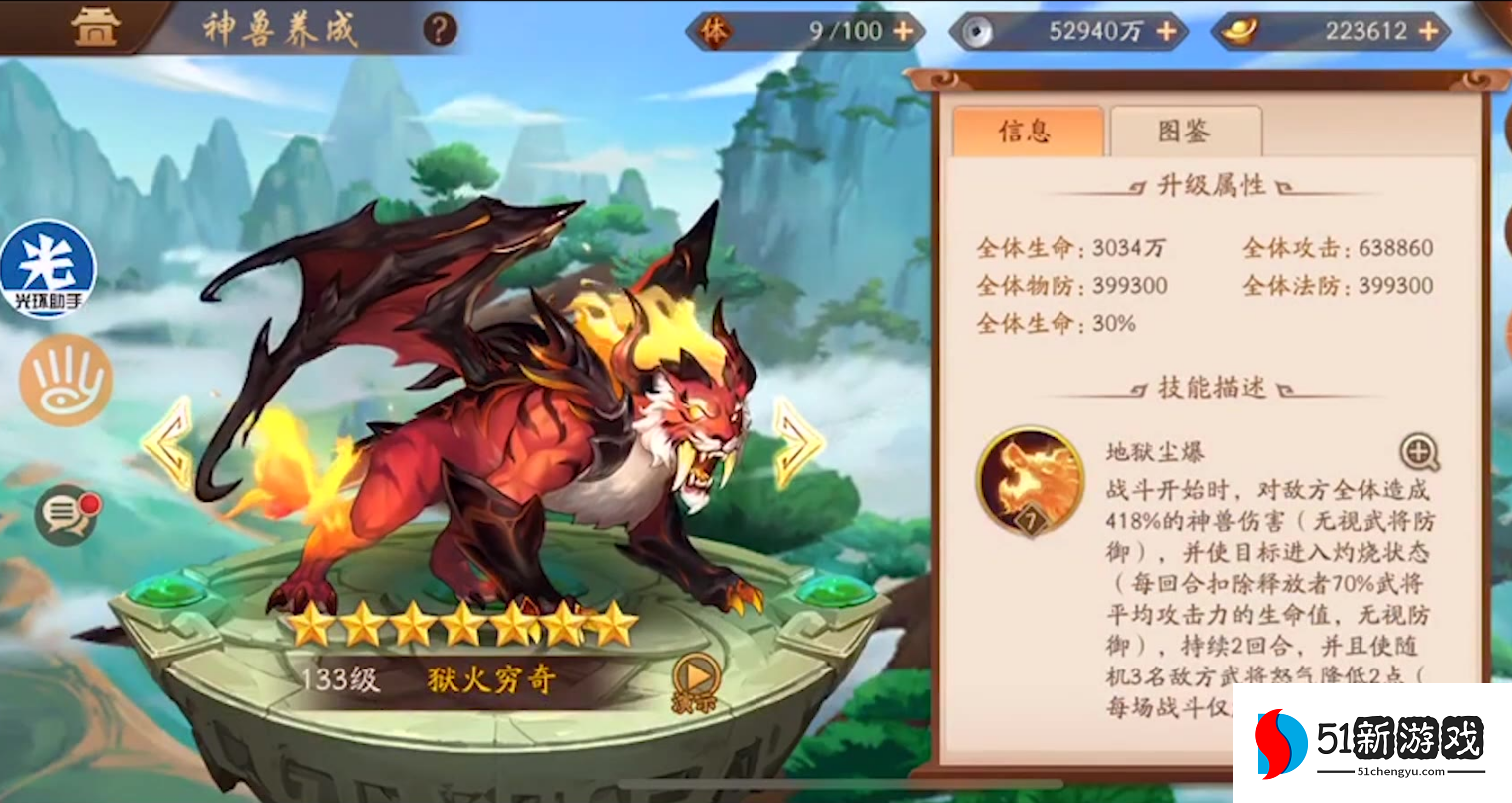Image resolution: width=1512 pixels, height=803 pixels.
Task: Click the plus next to 52940万 currency
Action: (x=1164, y=30)
